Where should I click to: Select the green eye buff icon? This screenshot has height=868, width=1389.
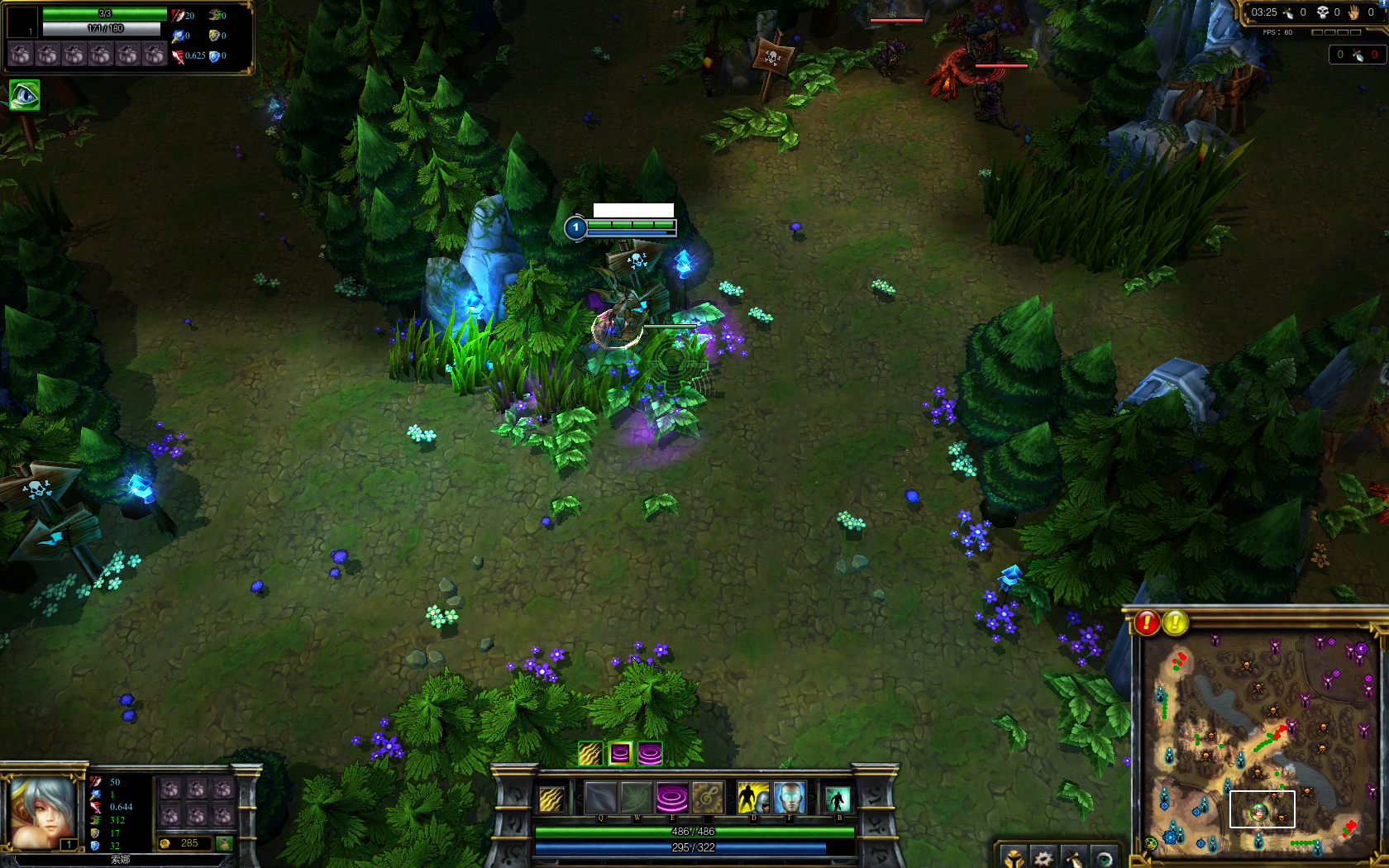coord(24,95)
